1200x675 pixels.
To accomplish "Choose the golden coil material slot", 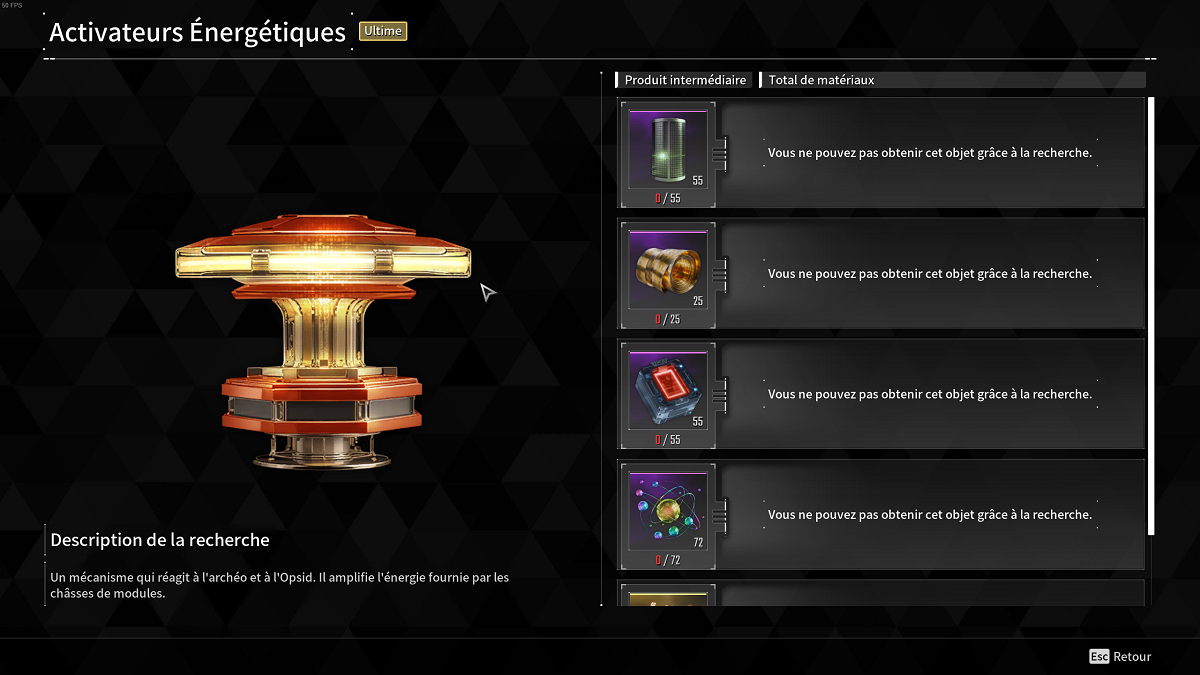I will [667, 270].
